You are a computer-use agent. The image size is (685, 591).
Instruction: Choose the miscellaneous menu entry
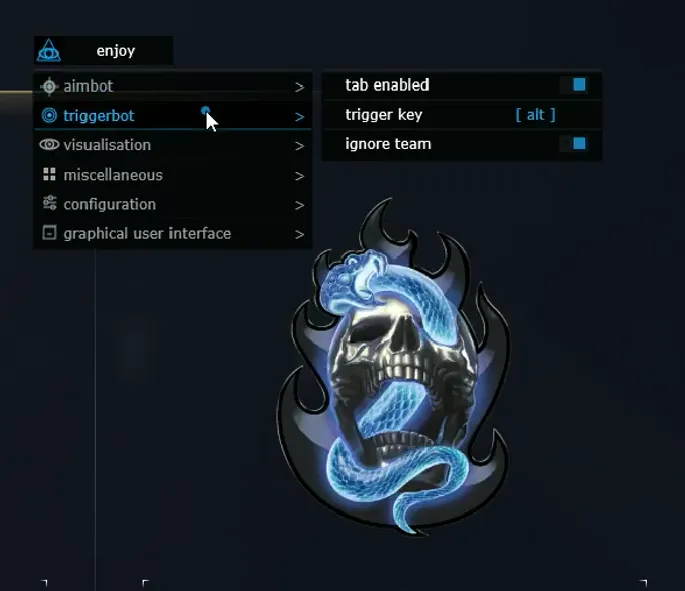click(112, 175)
